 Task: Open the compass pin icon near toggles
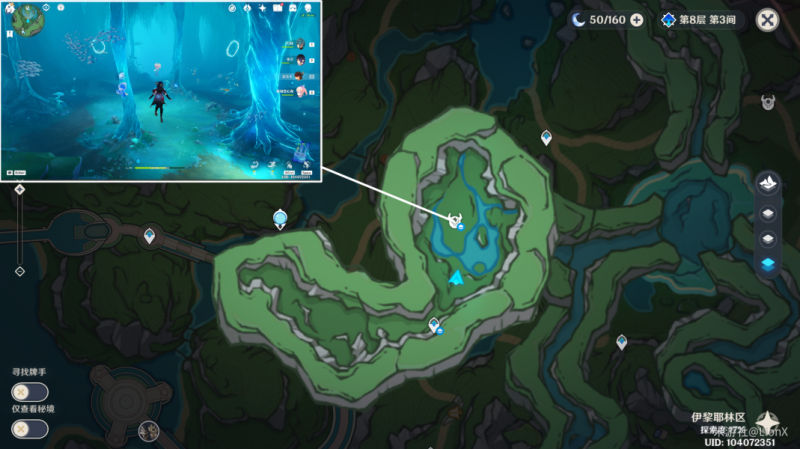point(149,431)
